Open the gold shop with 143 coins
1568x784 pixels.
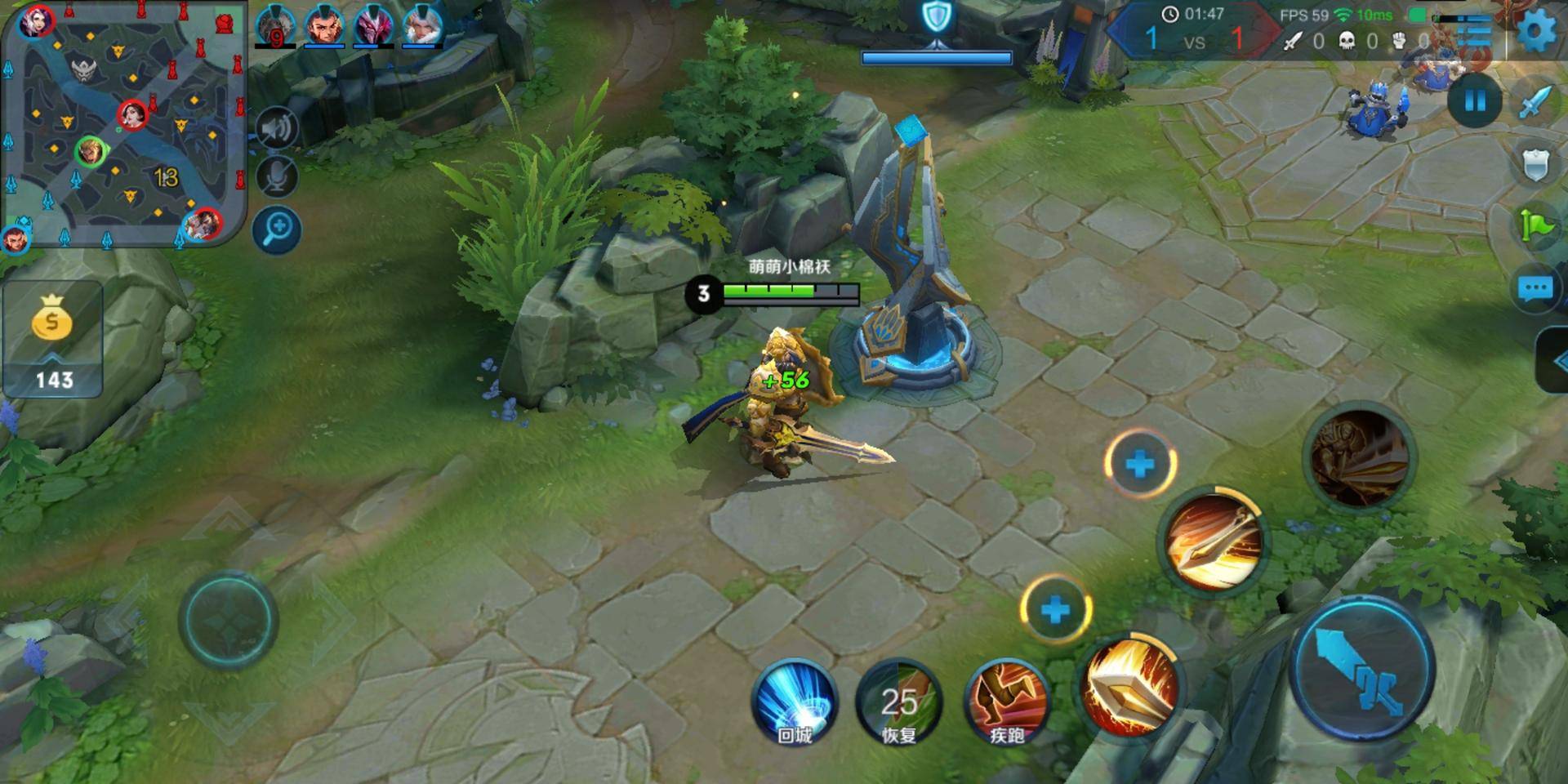coord(53,338)
